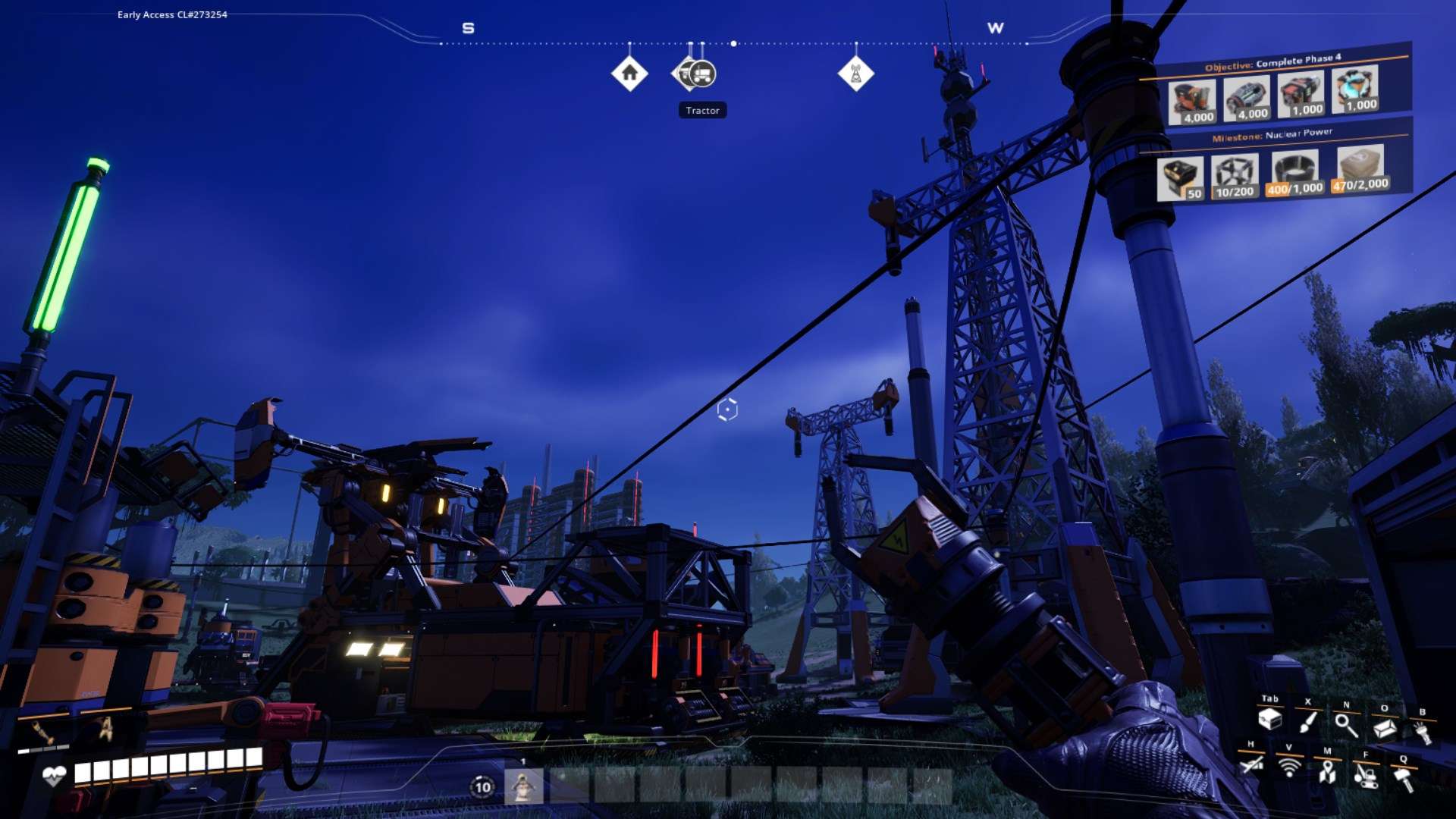This screenshot has width=1456, height=819.
Task: Click the sheathe equipment icon
Action: 1251,764
